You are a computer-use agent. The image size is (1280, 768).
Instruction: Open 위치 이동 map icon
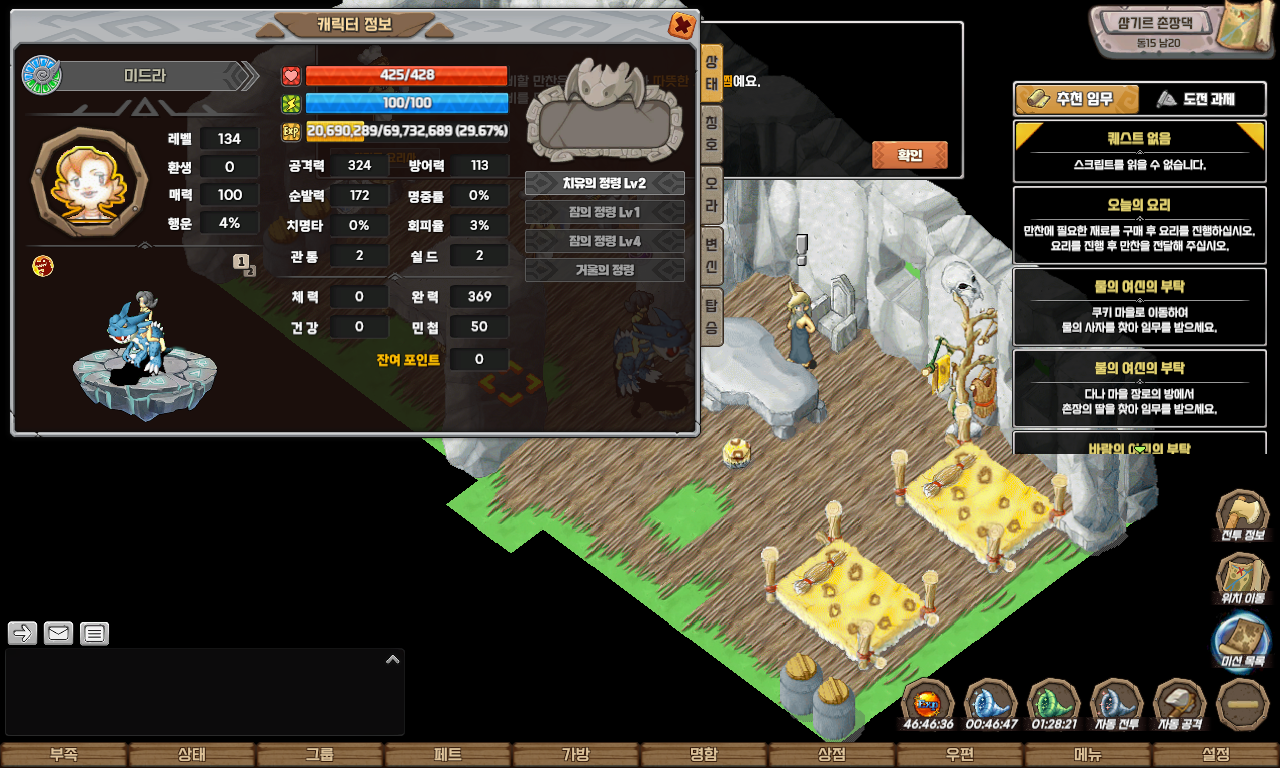(1242, 579)
